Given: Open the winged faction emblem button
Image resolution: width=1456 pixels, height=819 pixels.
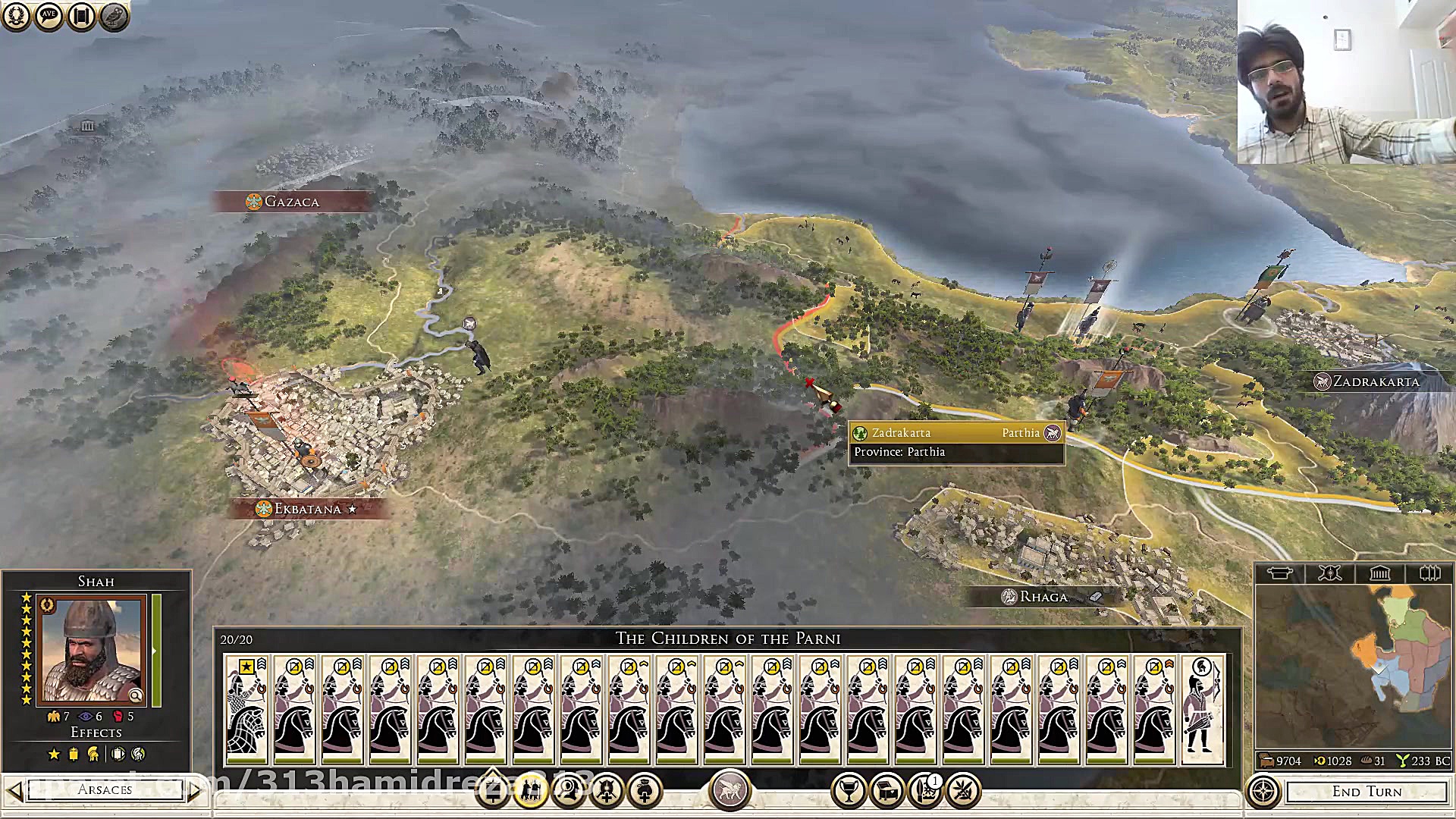Looking at the screenshot, I should click(x=730, y=790).
